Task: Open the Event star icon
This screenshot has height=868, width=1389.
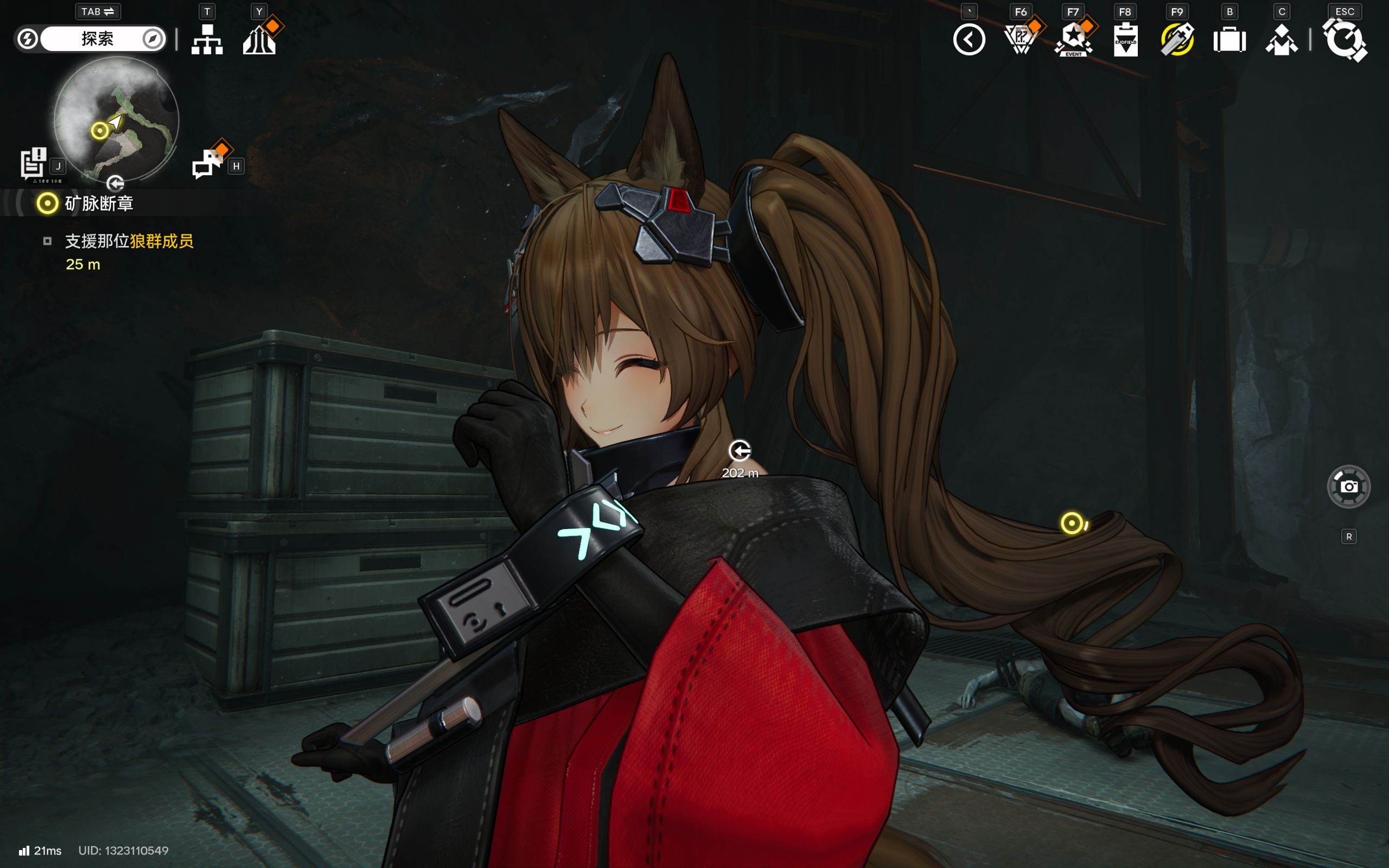Action: tap(1073, 40)
